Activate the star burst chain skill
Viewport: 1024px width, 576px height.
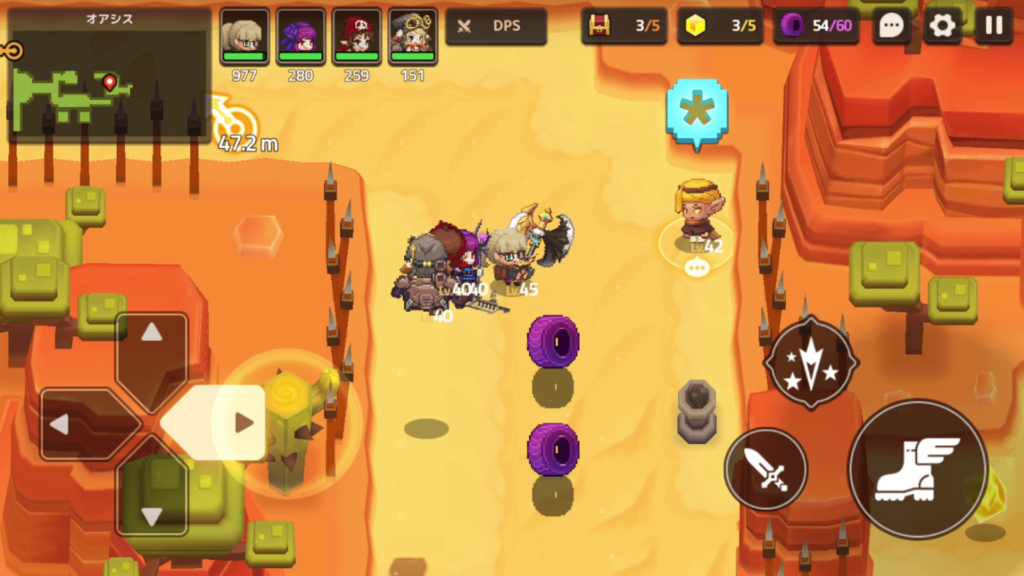pos(811,364)
